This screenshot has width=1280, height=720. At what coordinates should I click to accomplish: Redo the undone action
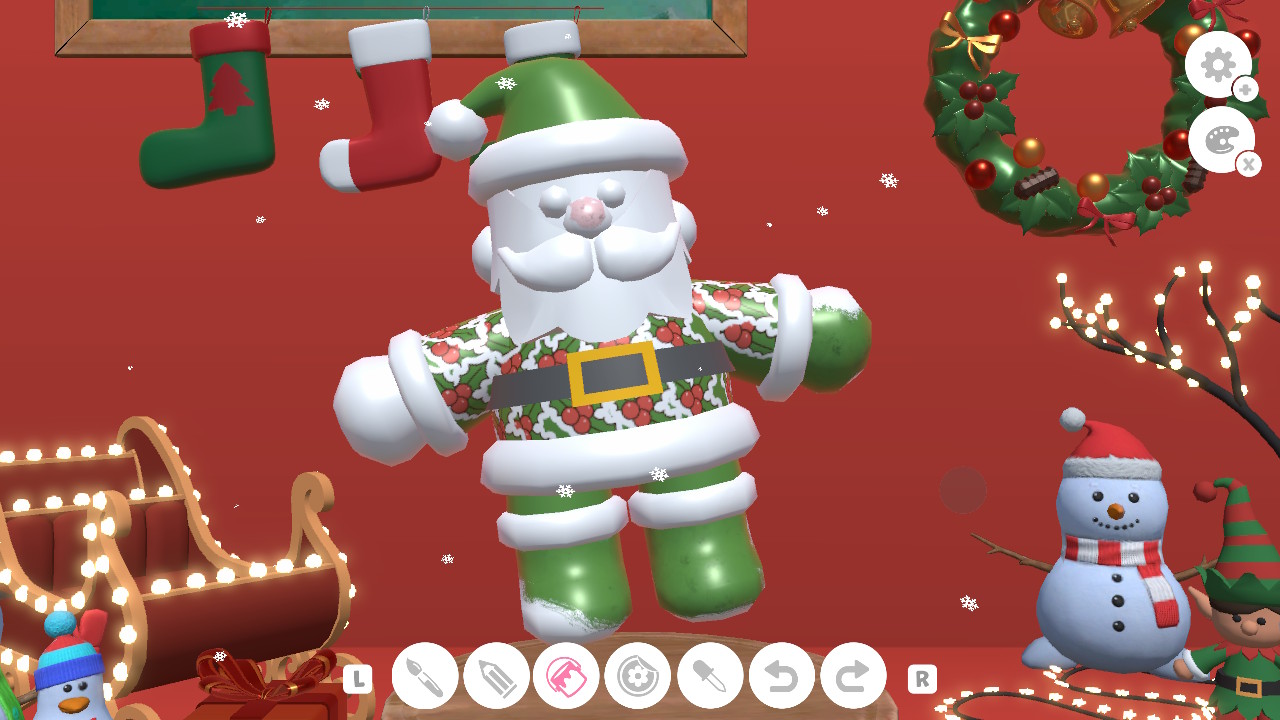click(x=851, y=676)
